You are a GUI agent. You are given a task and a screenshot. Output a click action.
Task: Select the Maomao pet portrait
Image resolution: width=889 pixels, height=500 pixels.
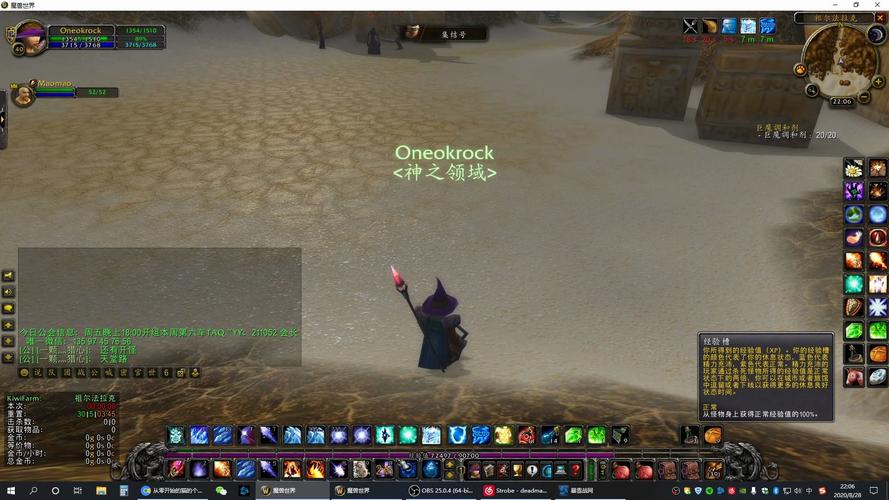click(x=22, y=94)
